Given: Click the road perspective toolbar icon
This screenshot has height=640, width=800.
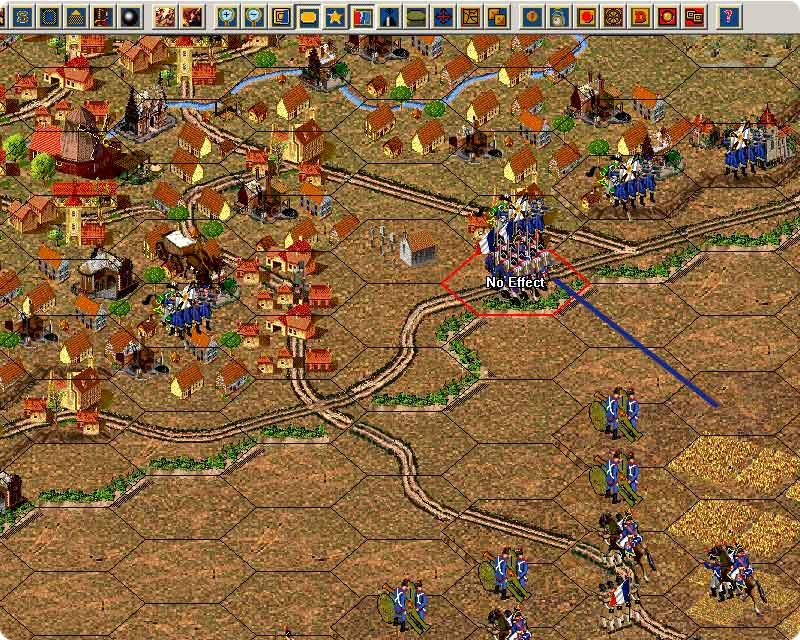Looking at the screenshot, I should pos(390,16).
